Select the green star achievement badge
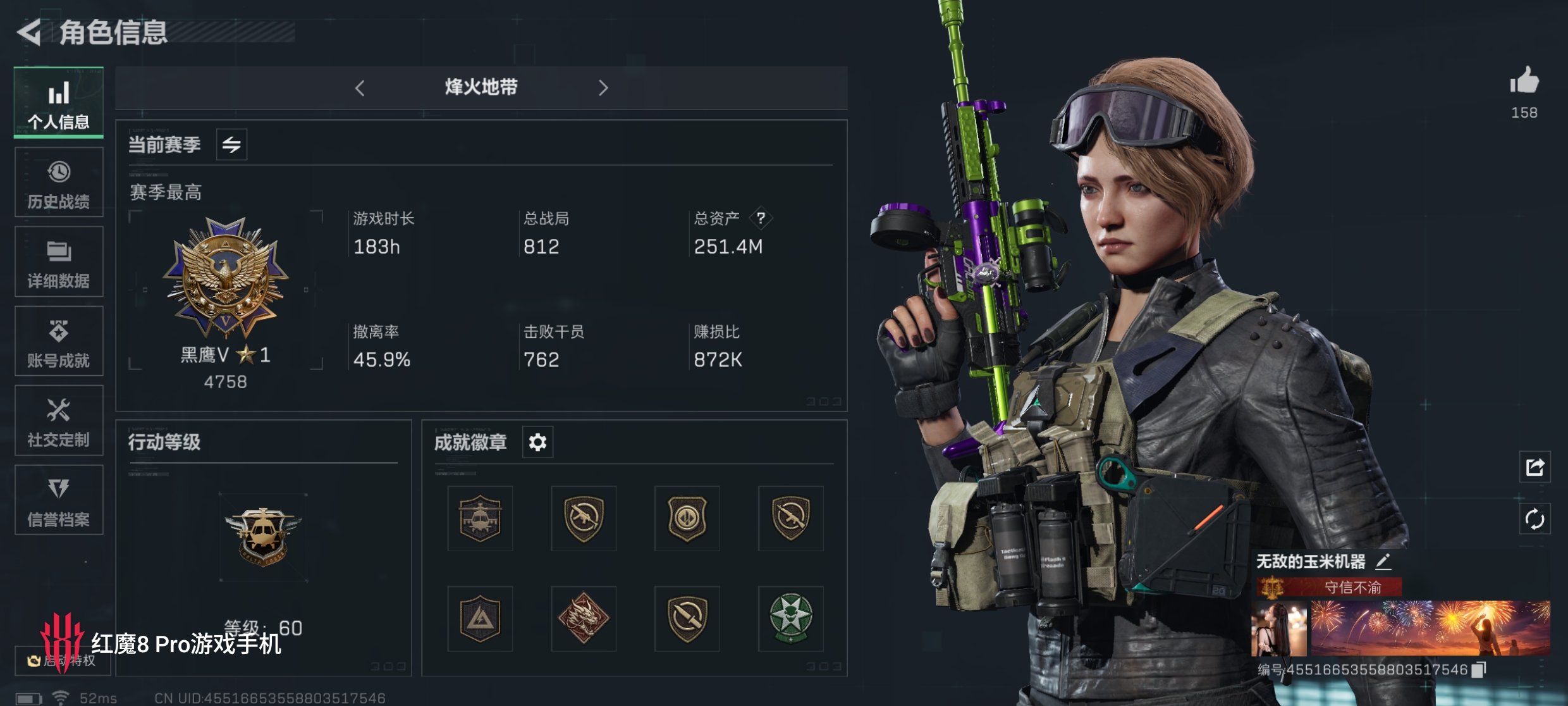The height and width of the screenshot is (706, 1568). pyautogui.click(x=790, y=619)
